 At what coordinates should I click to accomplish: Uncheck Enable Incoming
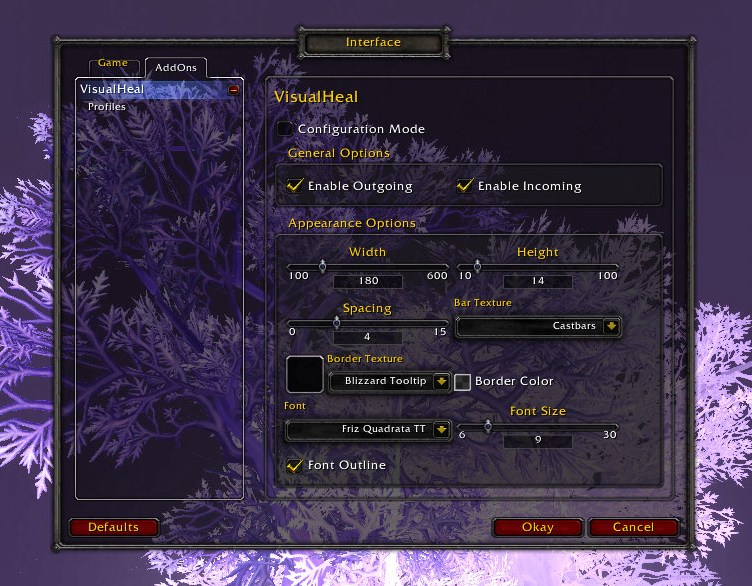(465, 185)
